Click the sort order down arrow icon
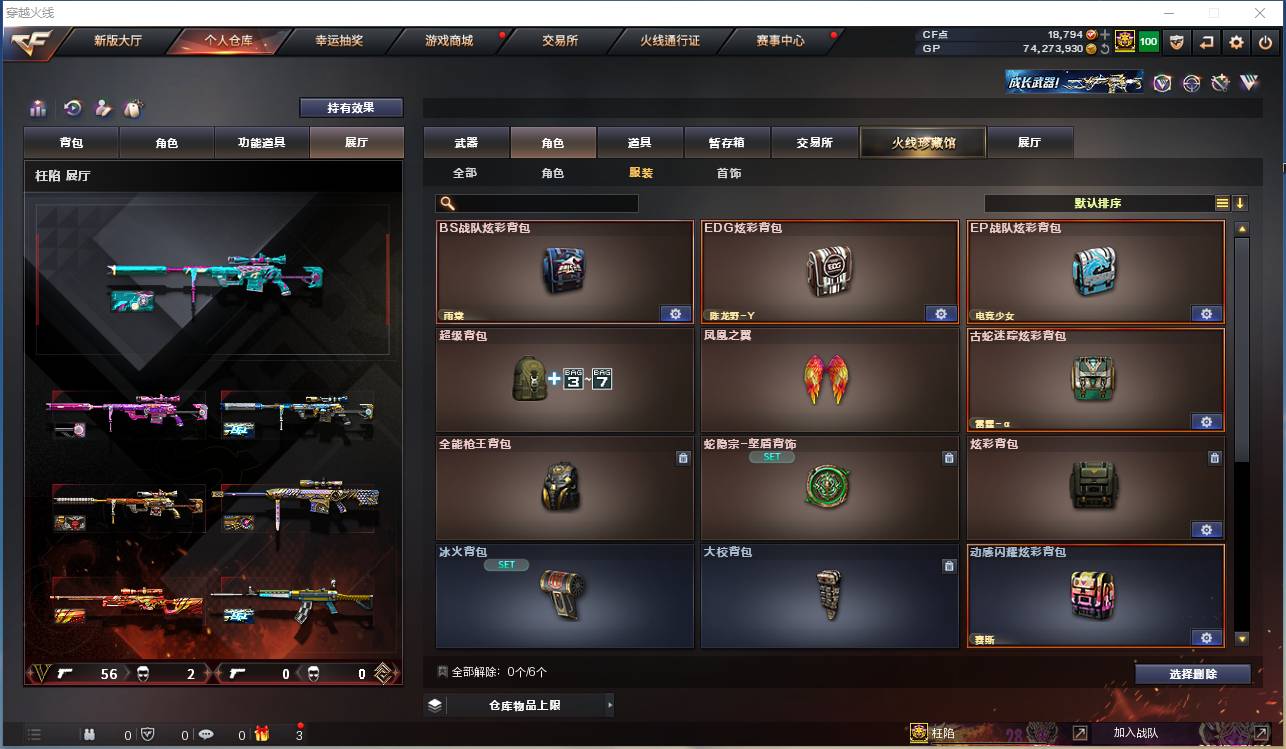This screenshot has height=749, width=1286. (x=1241, y=203)
